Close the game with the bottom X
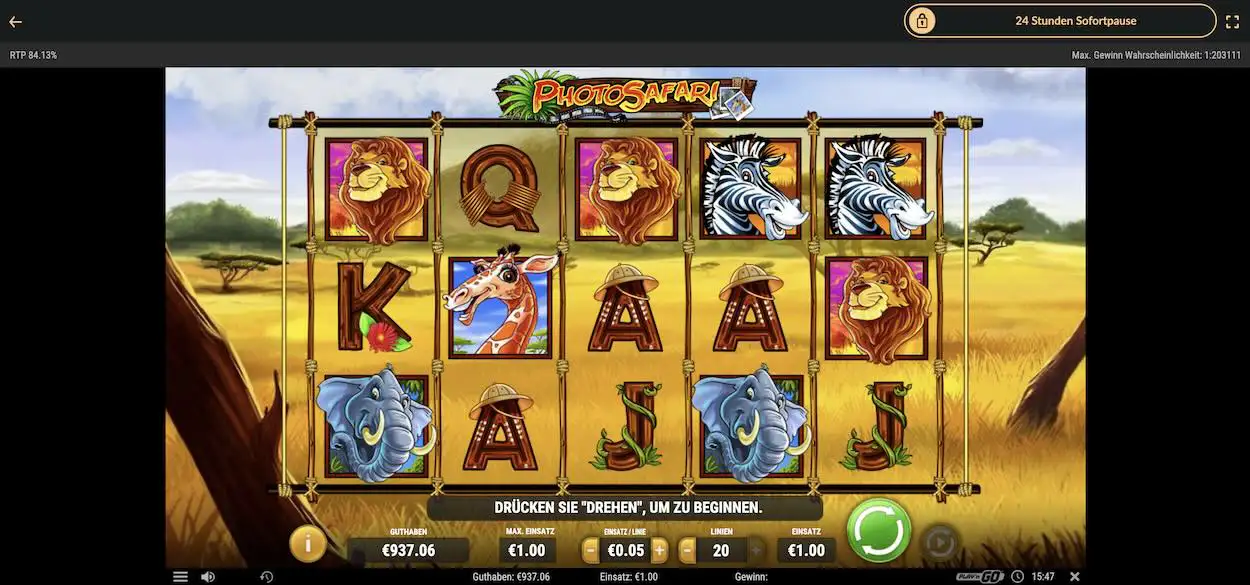This screenshot has height=585, width=1250. pyautogui.click(x=1075, y=577)
